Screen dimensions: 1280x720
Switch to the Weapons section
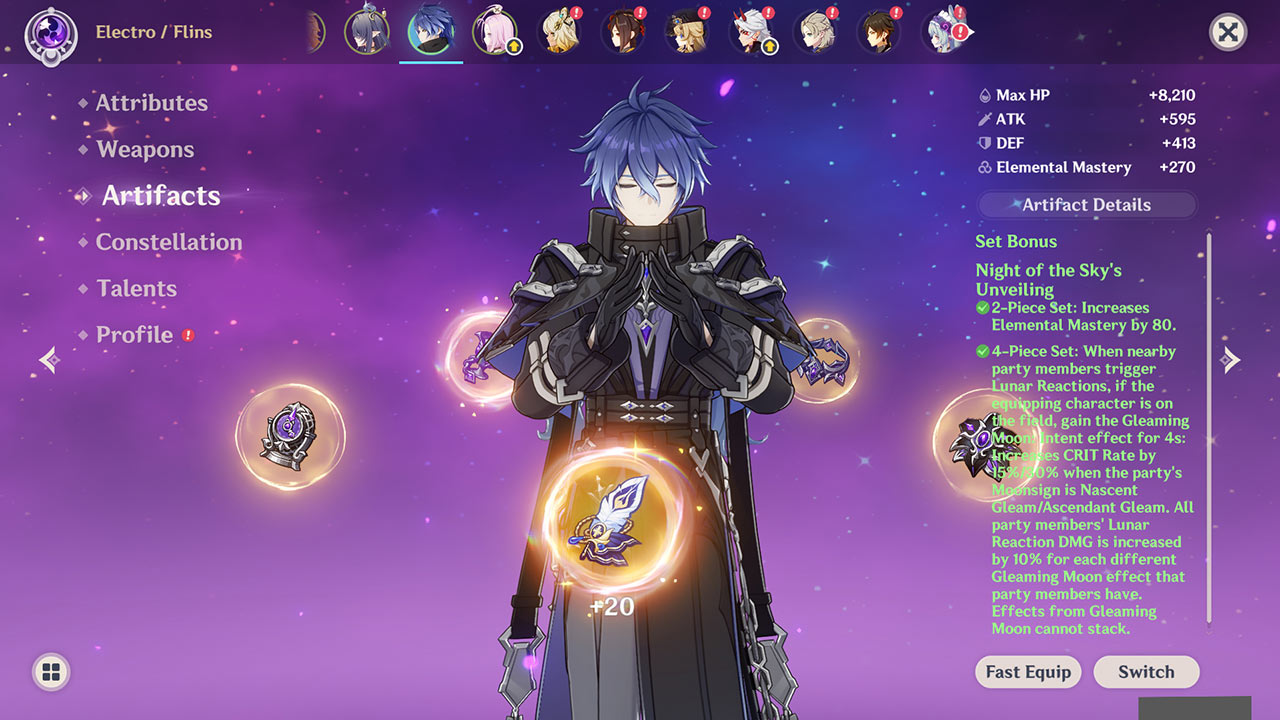point(145,149)
